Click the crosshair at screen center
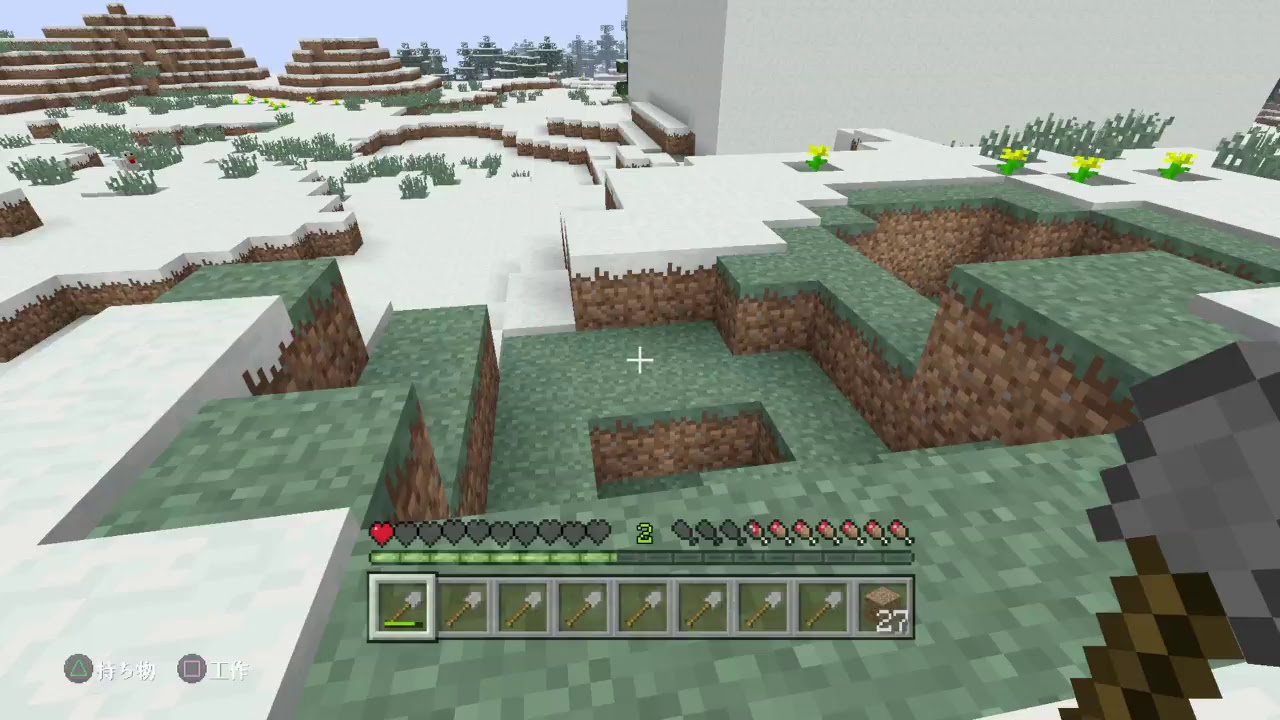The image size is (1280, 720). [639, 360]
